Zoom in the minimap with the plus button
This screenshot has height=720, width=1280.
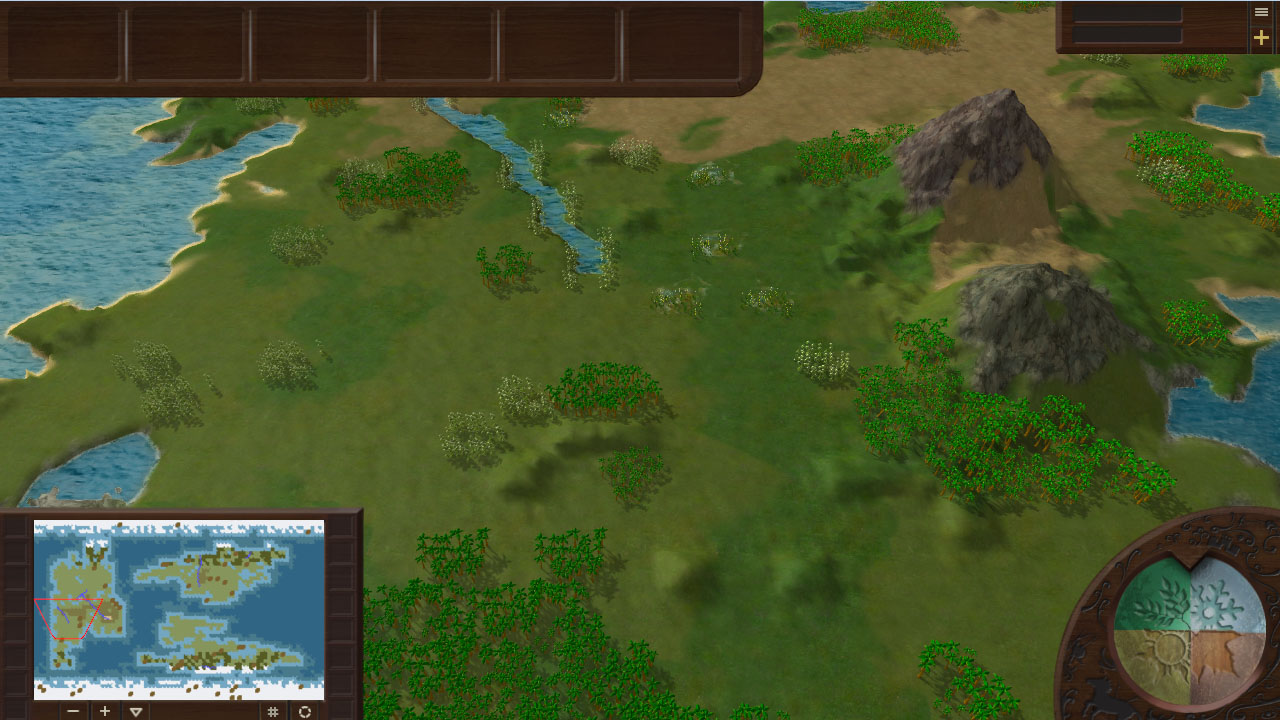click(105, 711)
